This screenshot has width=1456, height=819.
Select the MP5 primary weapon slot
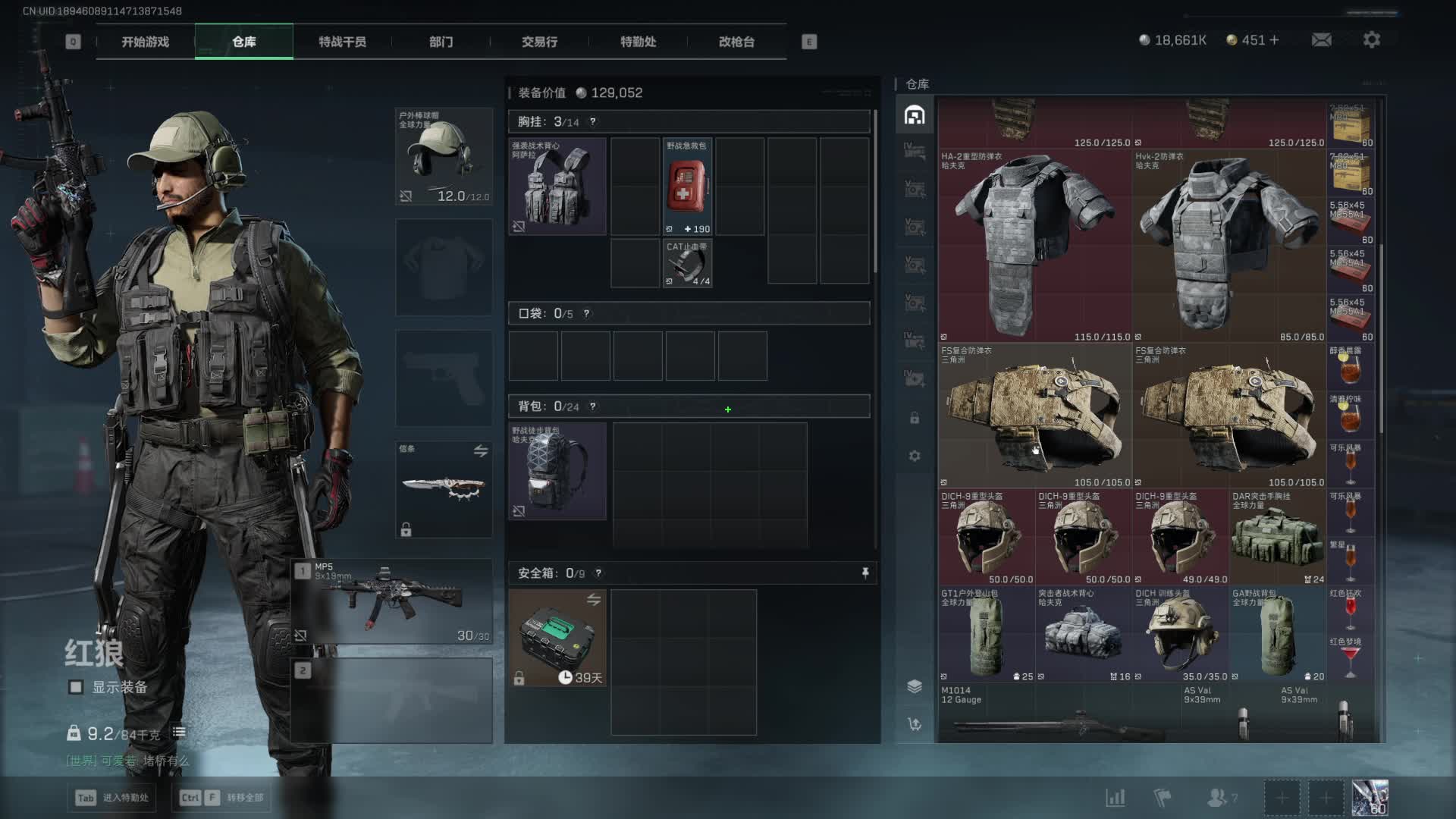(392, 602)
